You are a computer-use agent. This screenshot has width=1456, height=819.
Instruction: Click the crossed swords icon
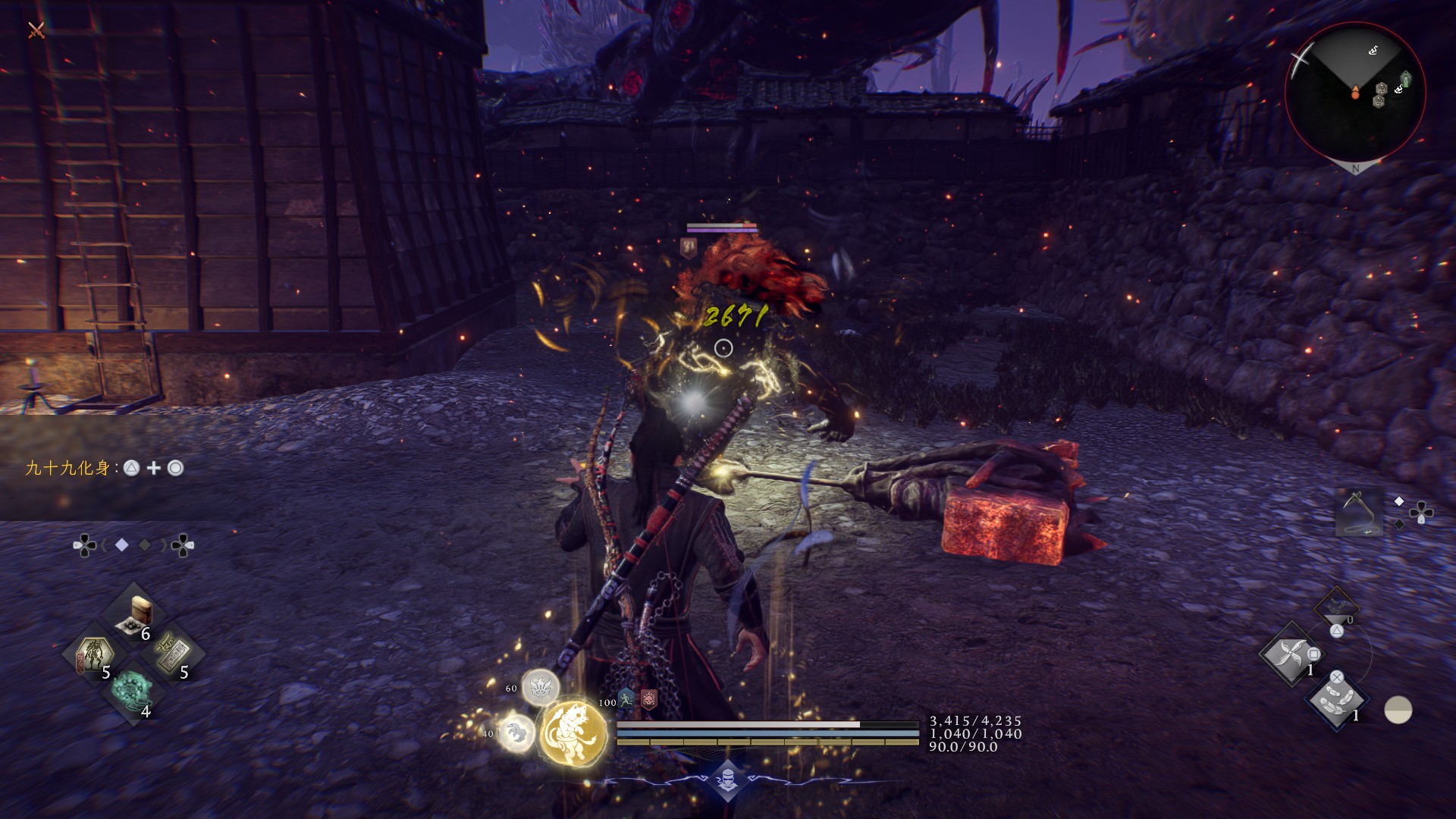[36, 30]
